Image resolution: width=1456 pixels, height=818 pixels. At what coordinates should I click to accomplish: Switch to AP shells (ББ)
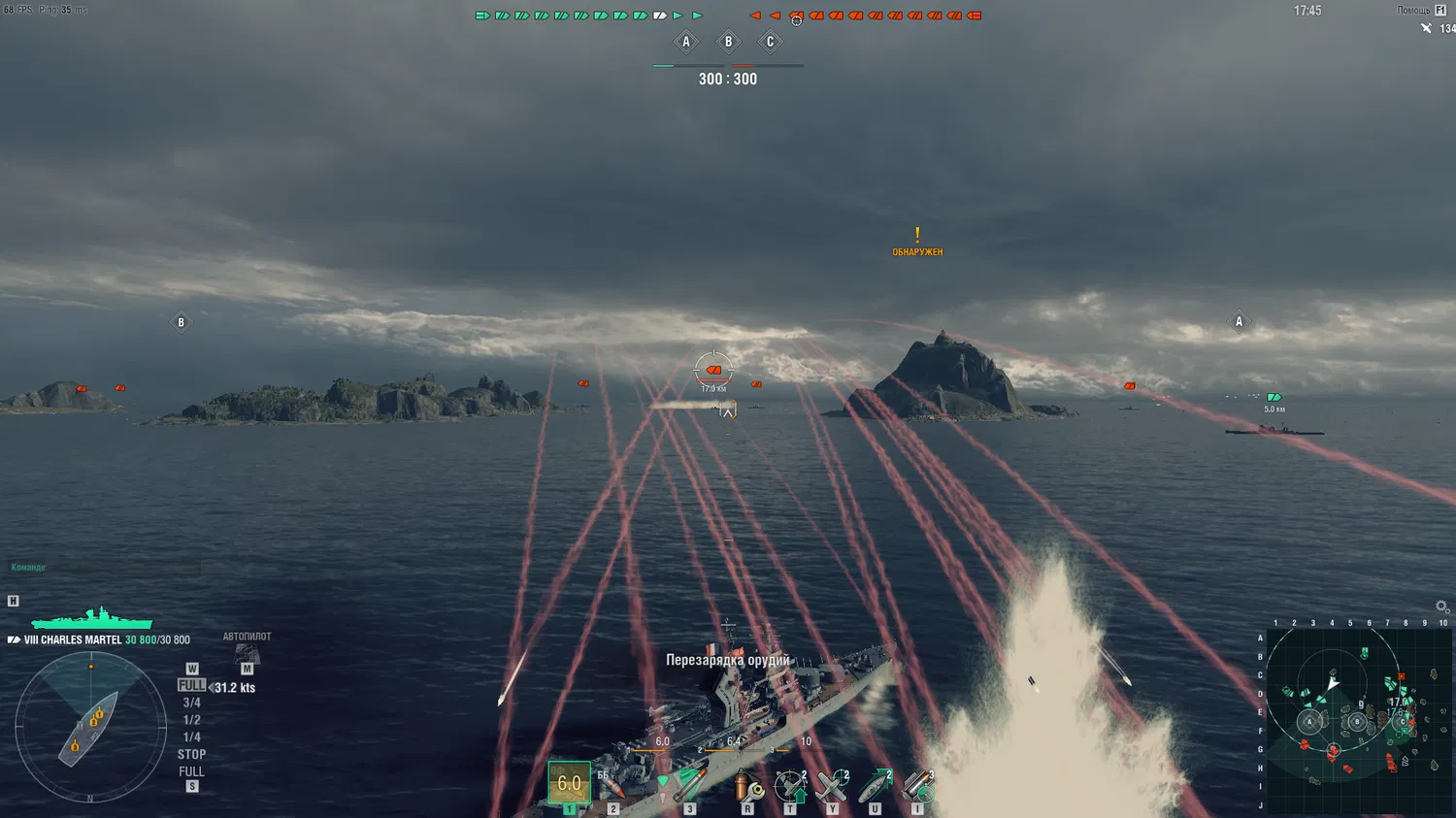[x=612, y=784]
